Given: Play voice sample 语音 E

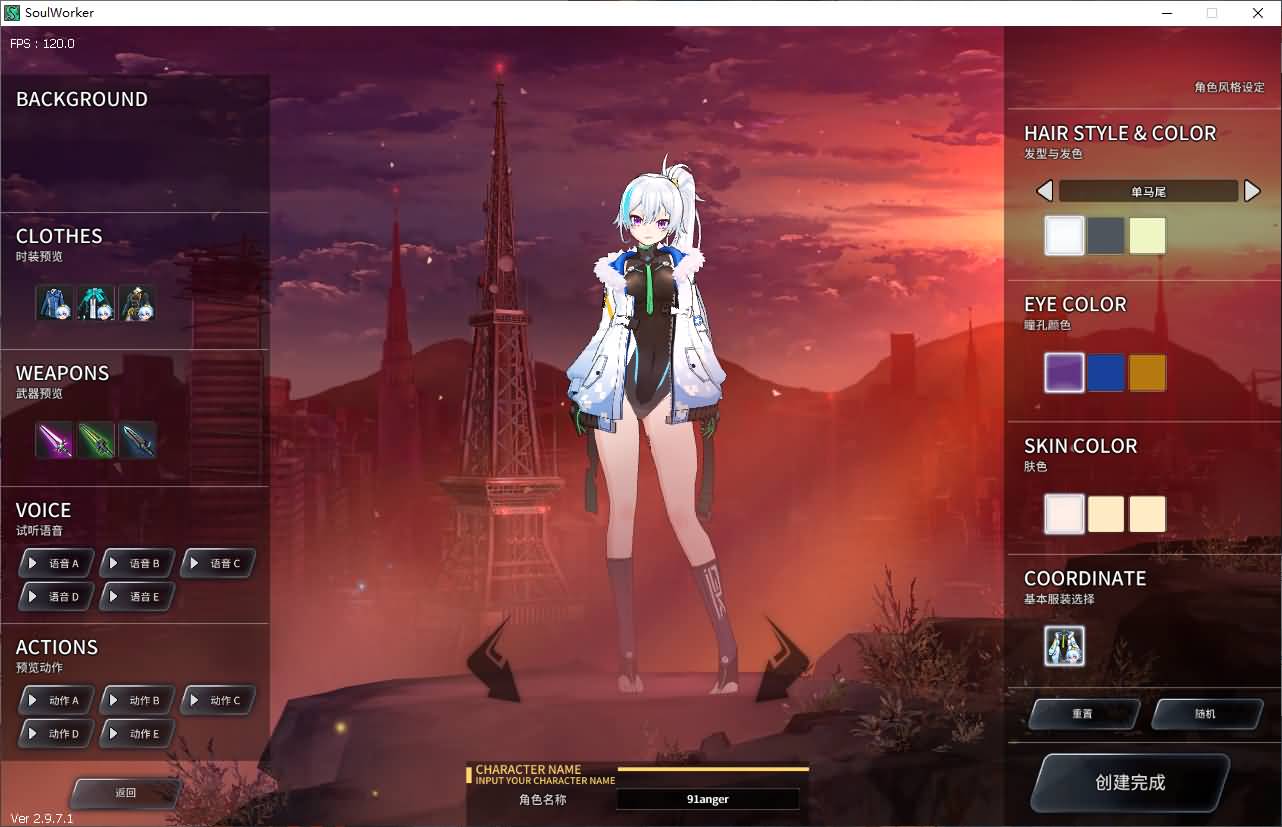Looking at the screenshot, I should click(x=137, y=596).
